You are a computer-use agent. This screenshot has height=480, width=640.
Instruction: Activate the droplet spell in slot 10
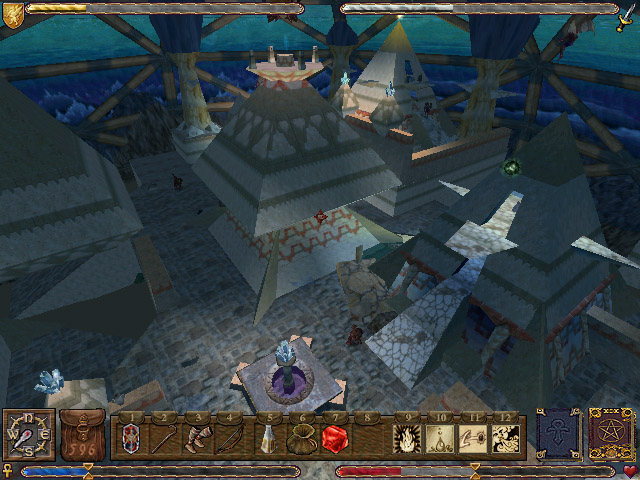tap(440, 437)
